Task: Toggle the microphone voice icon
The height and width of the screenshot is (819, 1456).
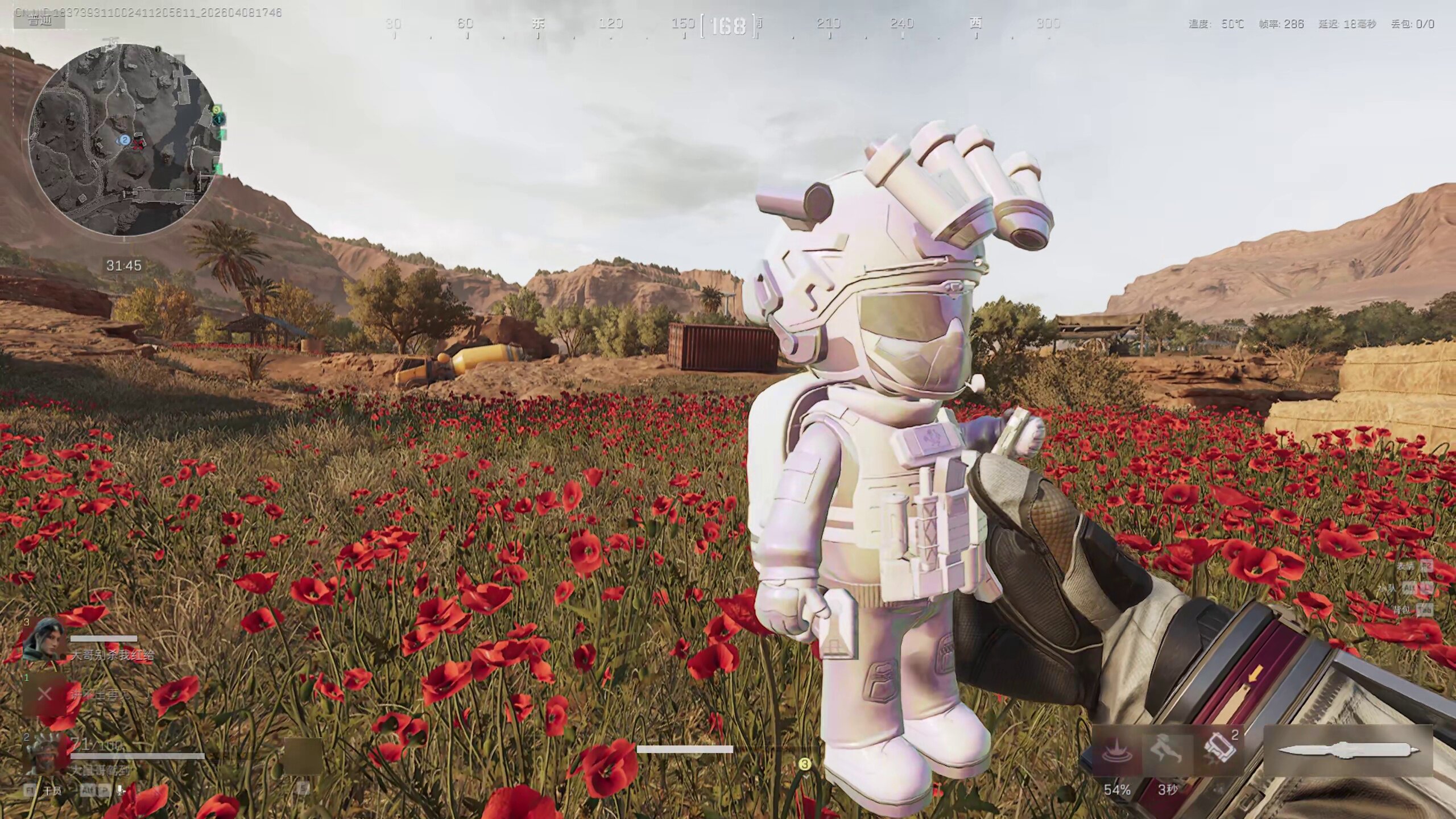Action: click(x=121, y=790)
